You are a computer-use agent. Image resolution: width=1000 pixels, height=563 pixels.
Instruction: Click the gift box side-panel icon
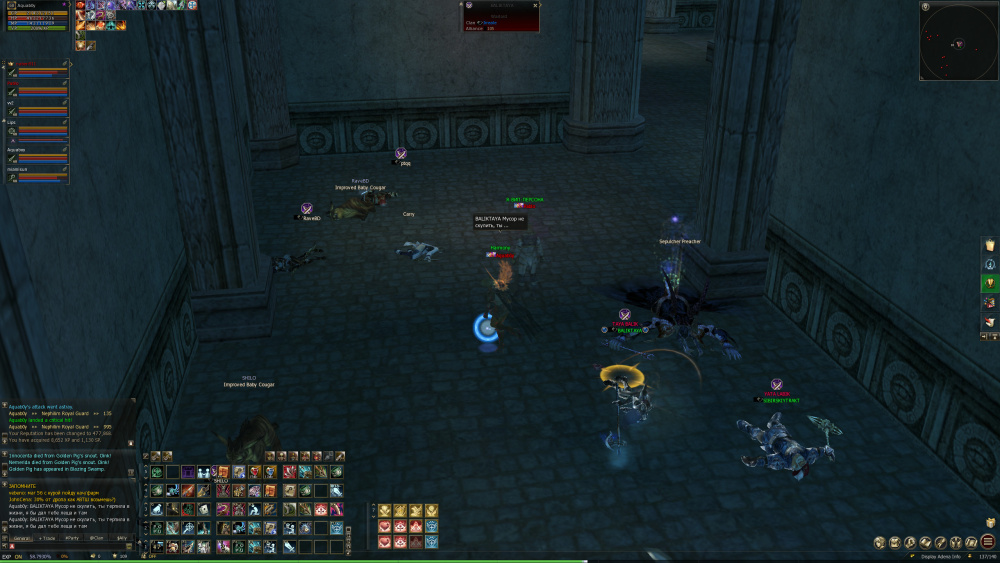989,302
